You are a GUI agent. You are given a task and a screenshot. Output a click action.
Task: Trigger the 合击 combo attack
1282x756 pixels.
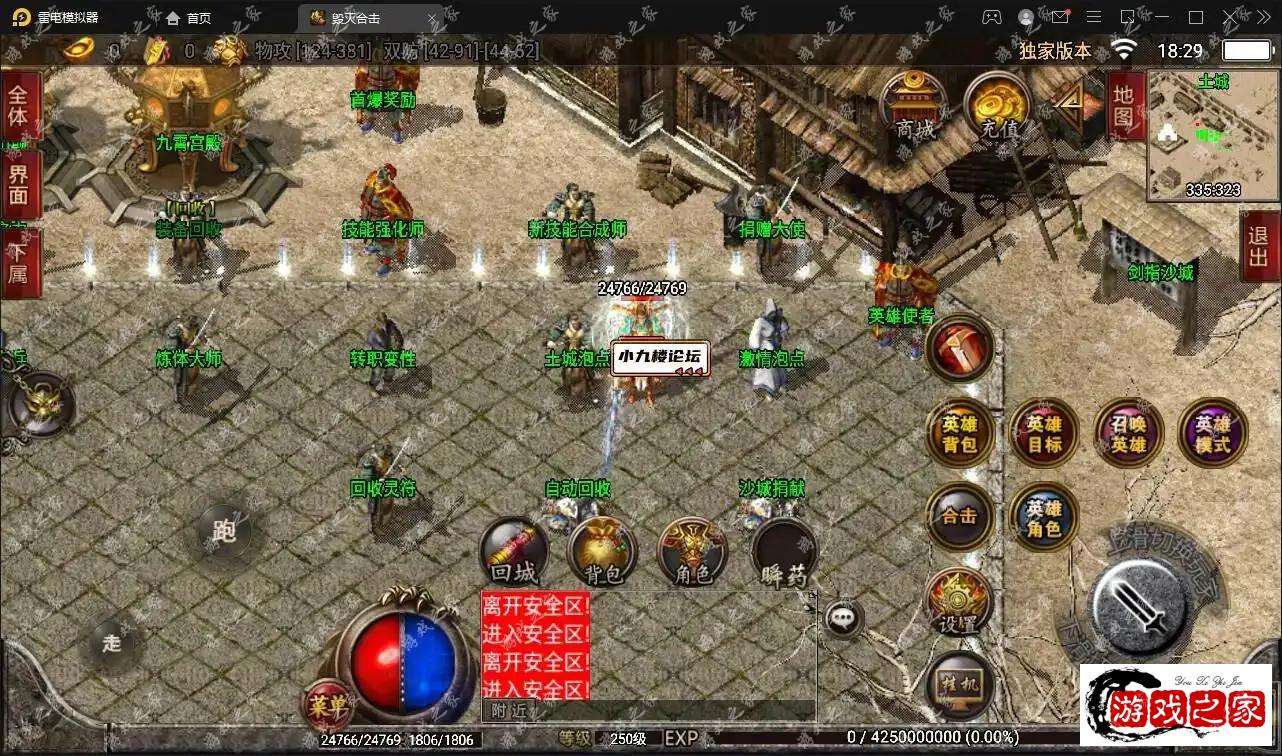[x=960, y=516]
